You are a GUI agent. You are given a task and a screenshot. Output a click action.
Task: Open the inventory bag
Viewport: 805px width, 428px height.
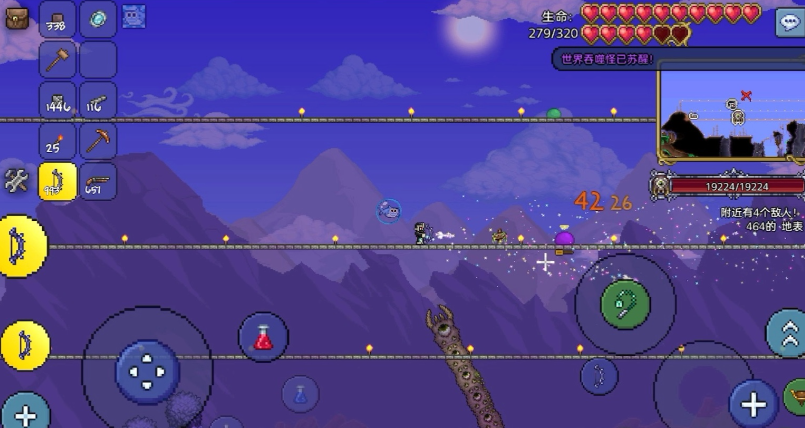click(x=17, y=17)
